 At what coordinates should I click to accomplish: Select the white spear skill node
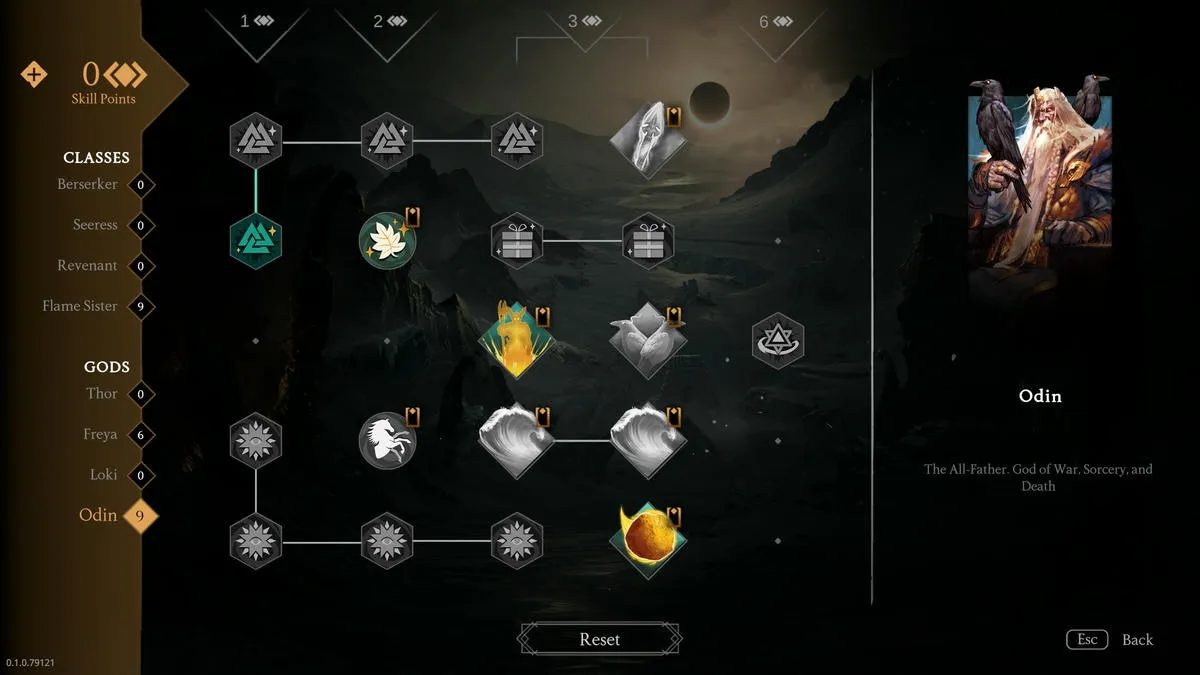(647, 140)
